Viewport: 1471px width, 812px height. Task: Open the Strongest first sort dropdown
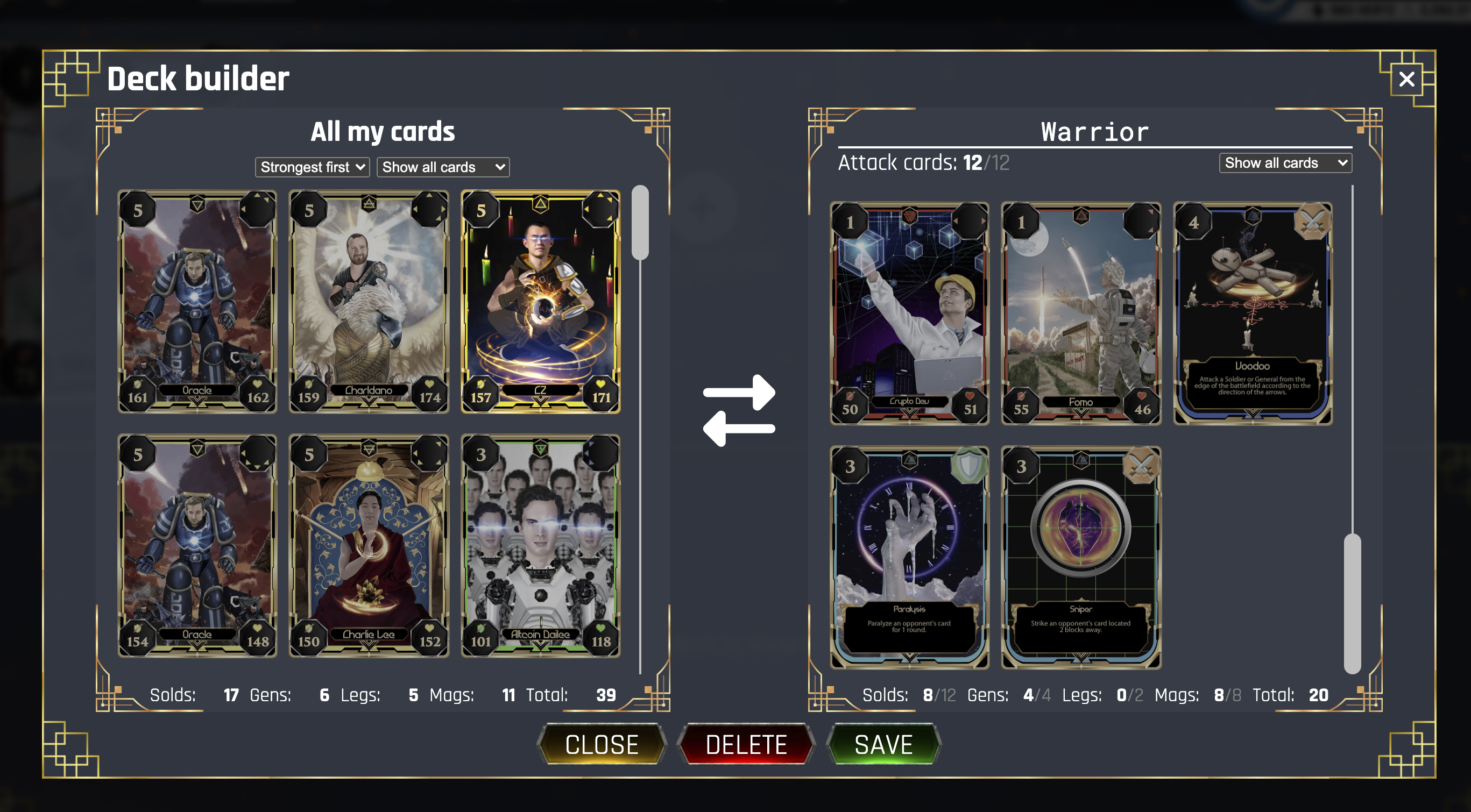(x=312, y=167)
